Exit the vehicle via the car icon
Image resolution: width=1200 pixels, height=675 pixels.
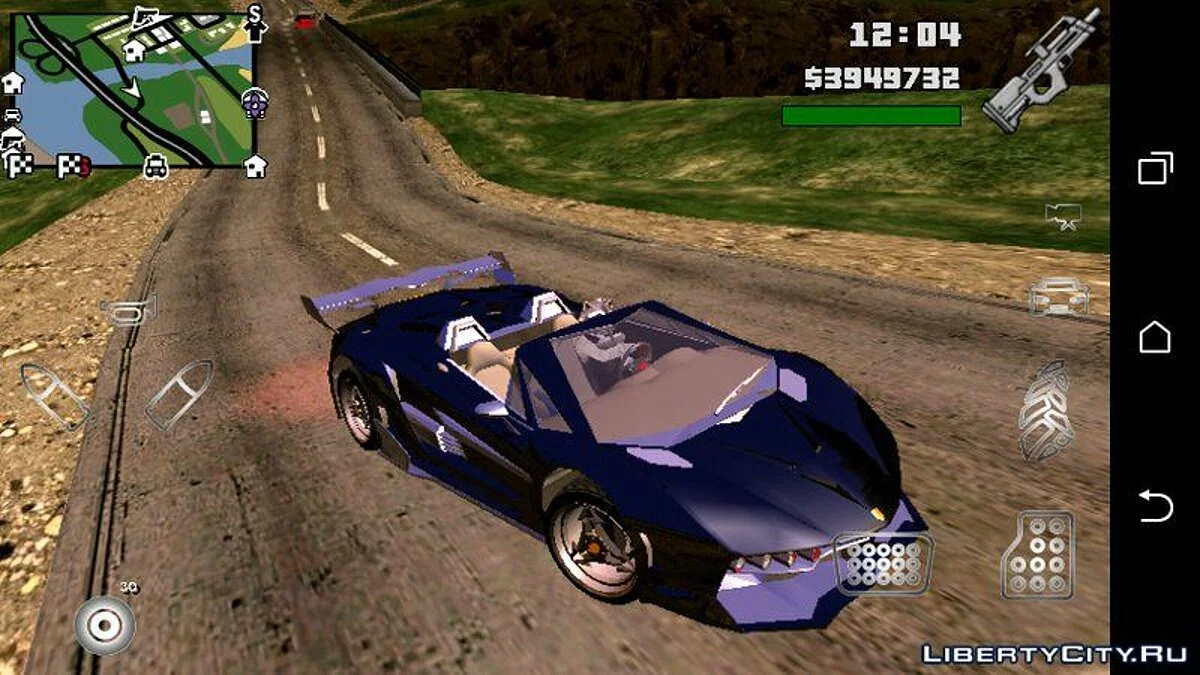coord(1059,296)
